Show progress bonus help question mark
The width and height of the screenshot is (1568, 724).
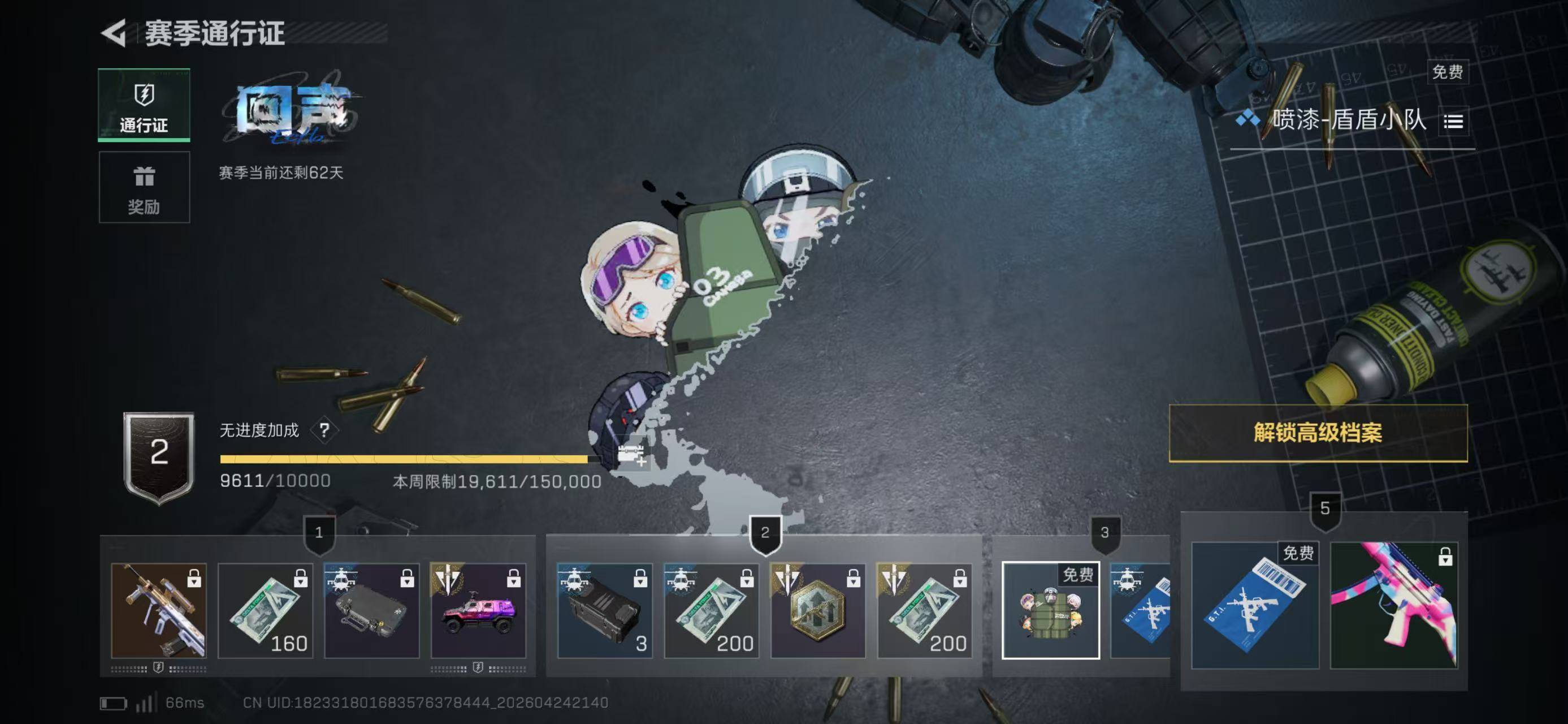pyautogui.click(x=324, y=430)
